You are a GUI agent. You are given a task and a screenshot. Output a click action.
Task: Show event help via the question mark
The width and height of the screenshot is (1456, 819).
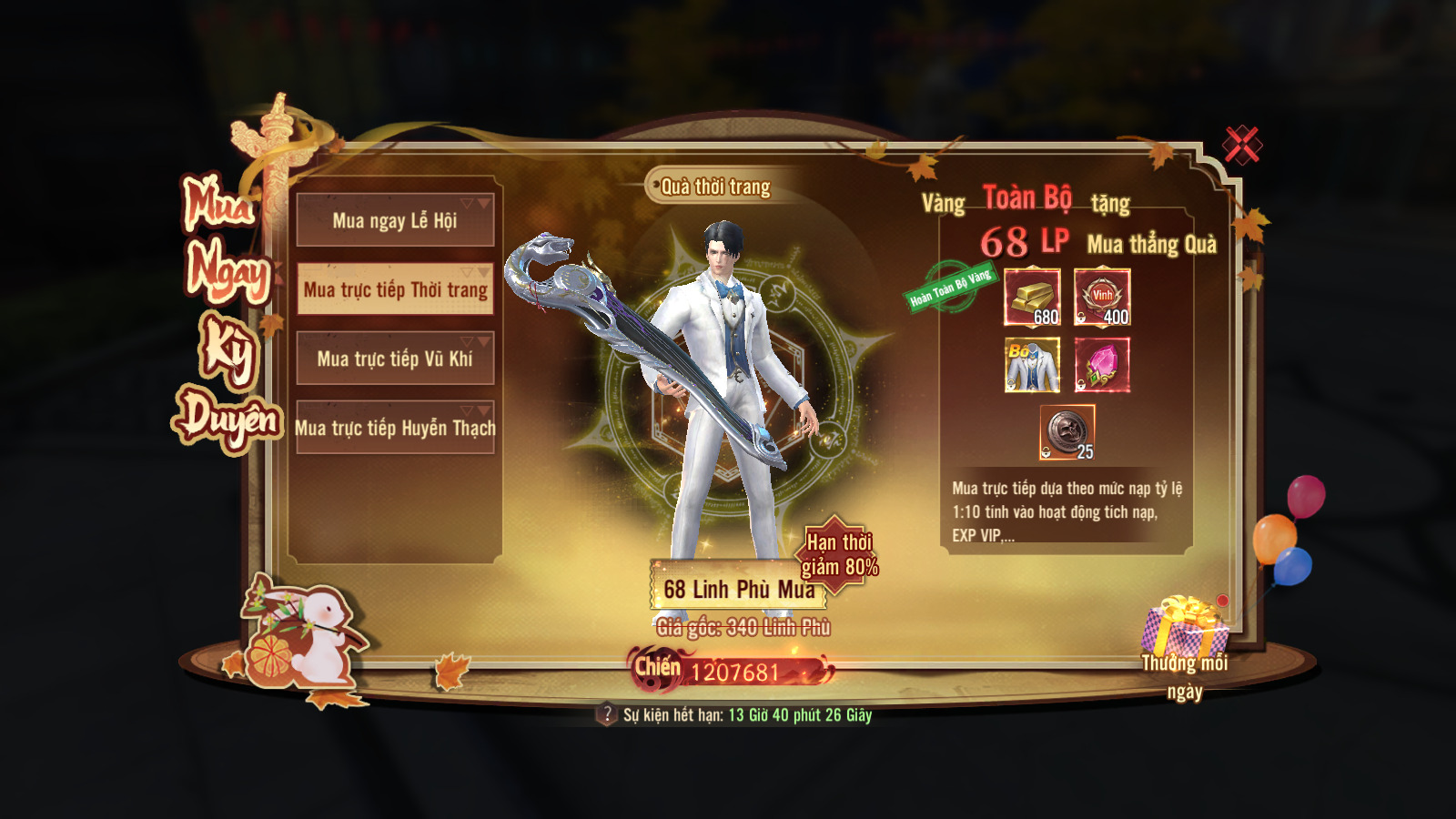coord(607,714)
